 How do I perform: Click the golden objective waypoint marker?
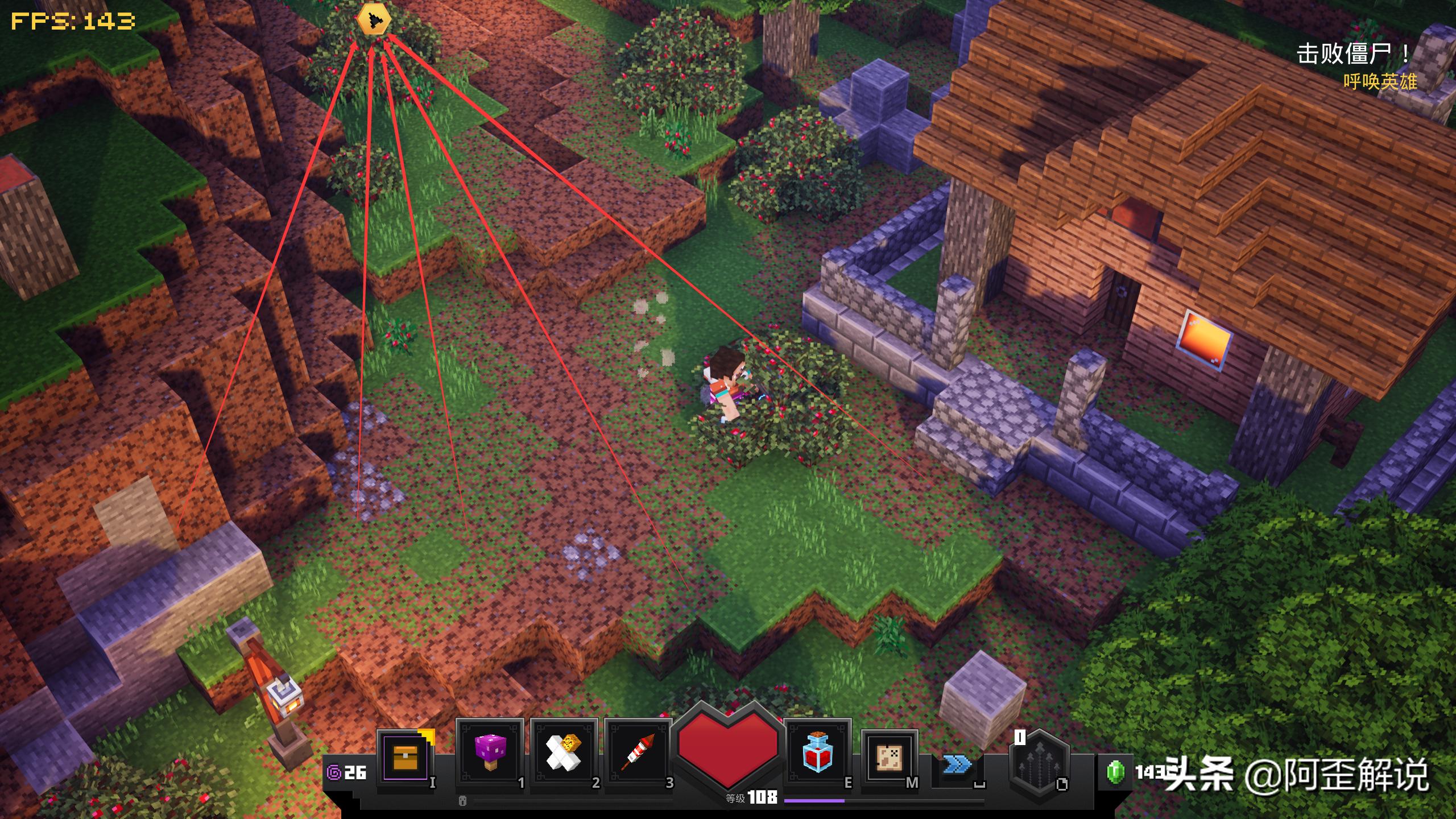(x=374, y=20)
